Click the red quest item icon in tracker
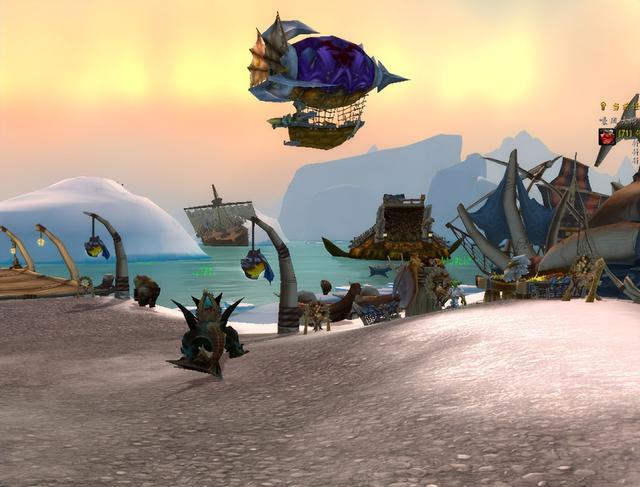This screenshot has height=487, width=640. pyautogui.click(x=606, y=136)
